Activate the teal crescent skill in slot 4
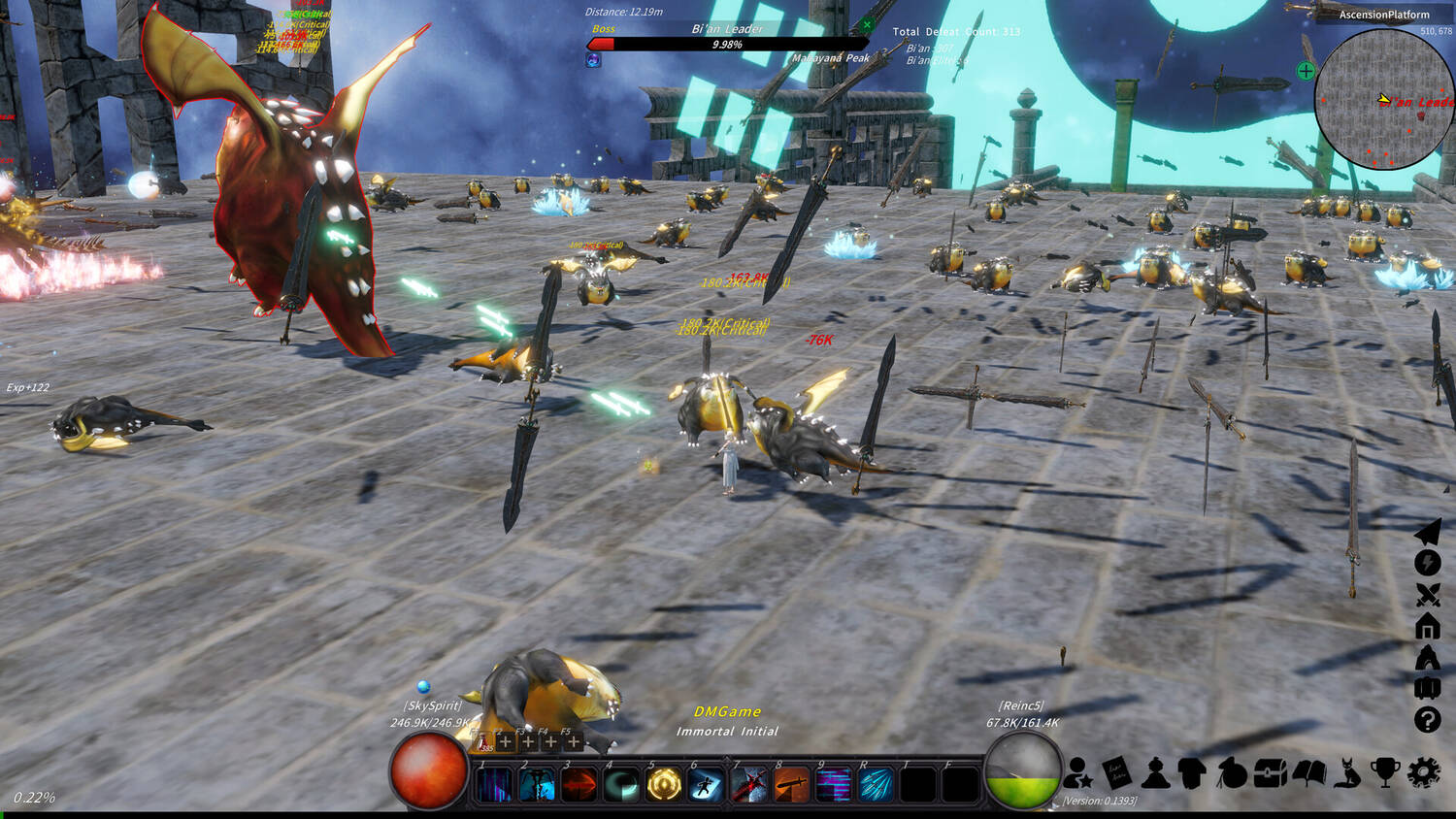 621,784
